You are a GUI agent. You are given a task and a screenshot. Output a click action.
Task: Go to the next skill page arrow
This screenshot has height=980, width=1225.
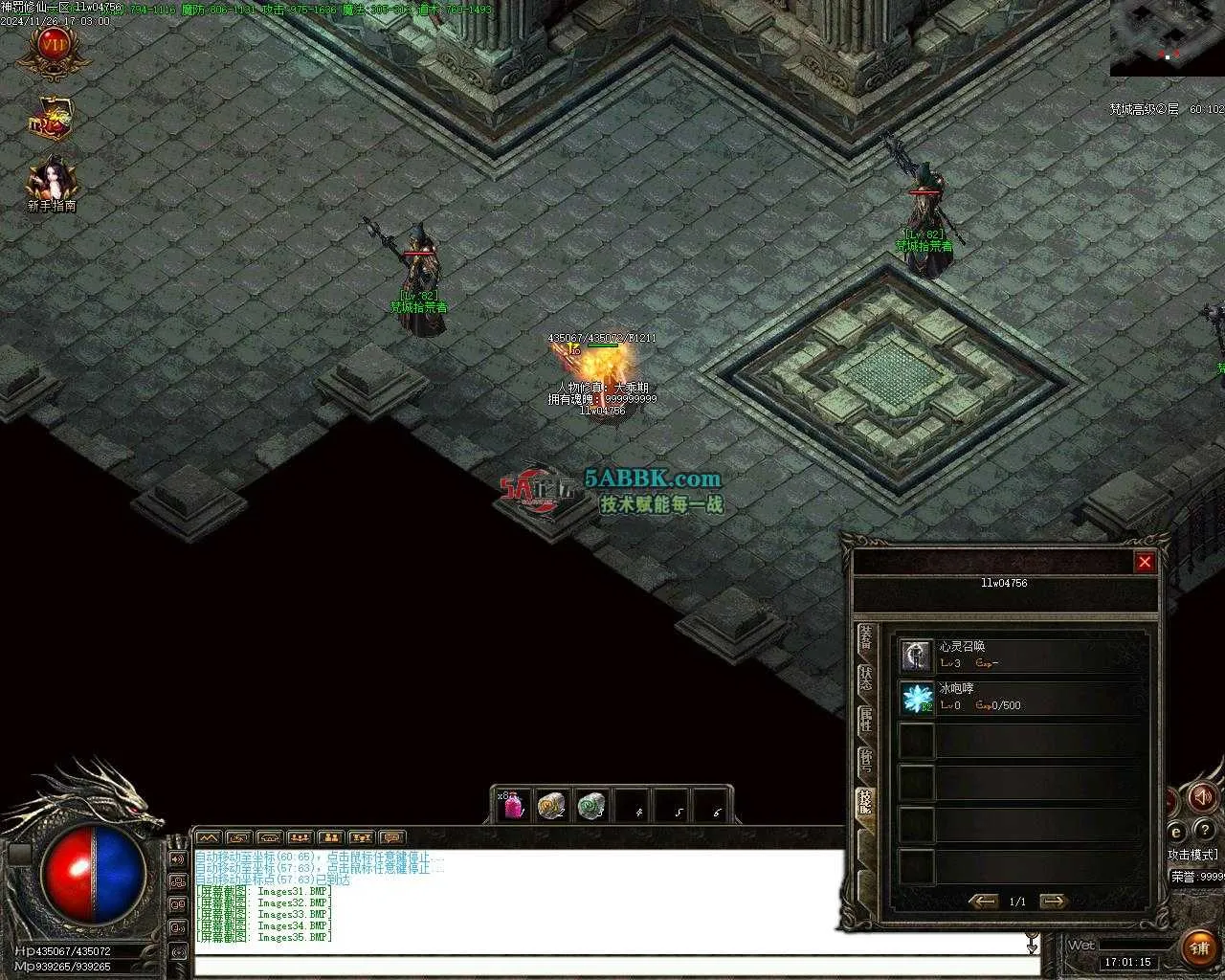(x=1053, y=902)
